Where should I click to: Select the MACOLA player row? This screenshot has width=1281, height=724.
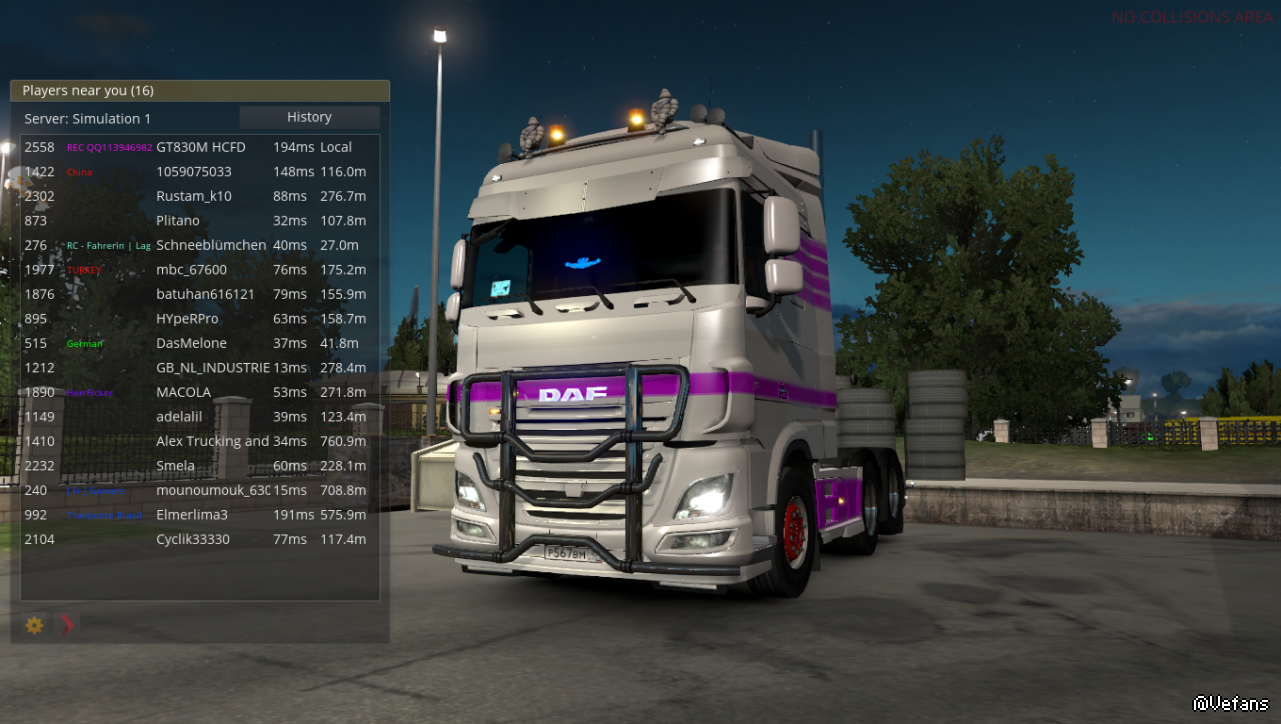point(184,392)
